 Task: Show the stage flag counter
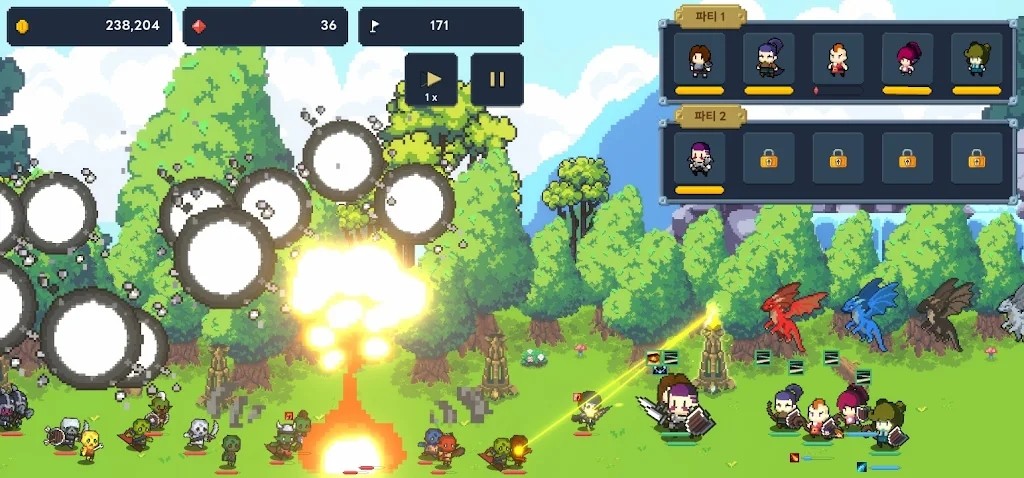441,26
